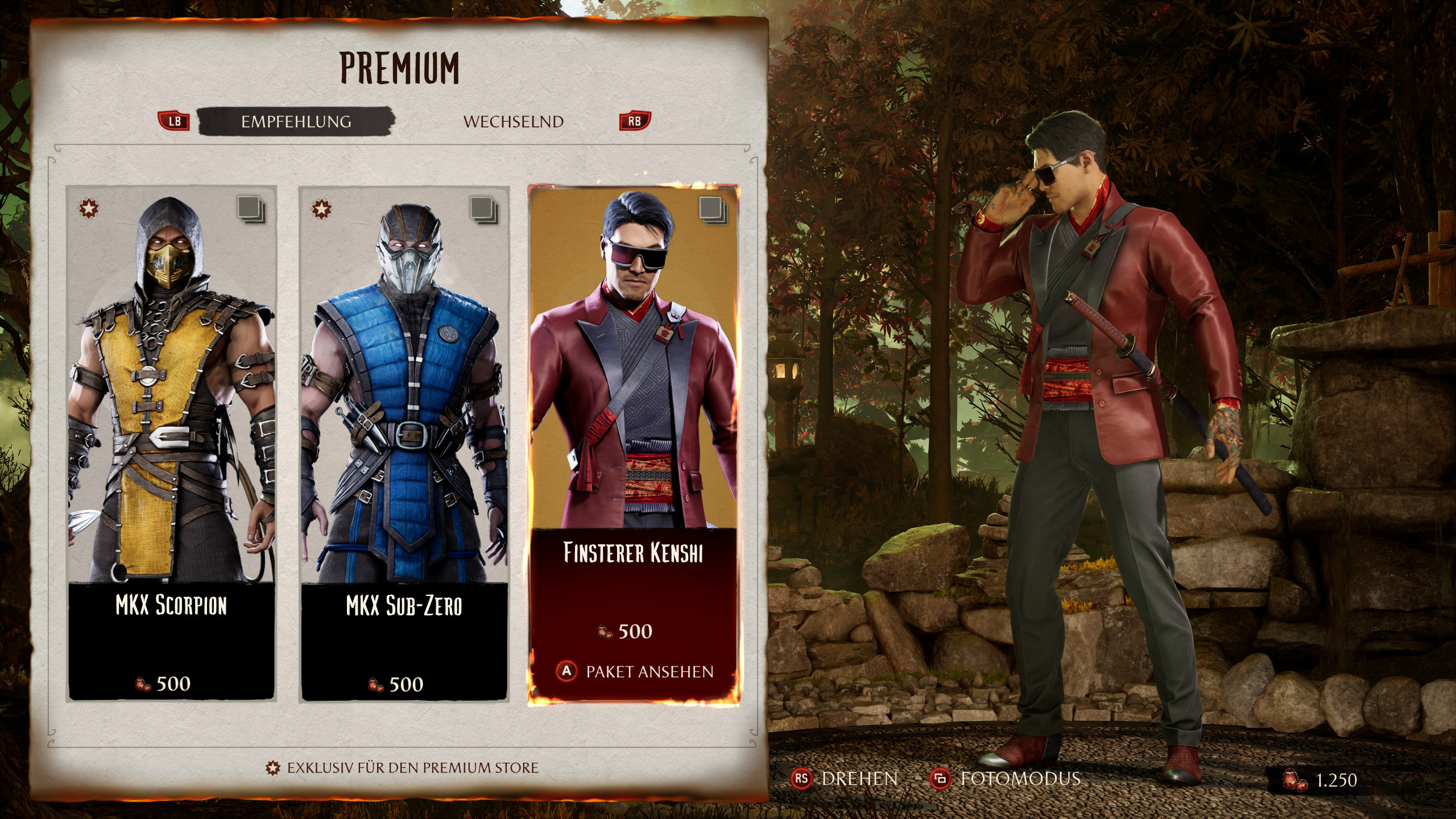
Task: View the package via Paket Ansehen
Action: 635,672
